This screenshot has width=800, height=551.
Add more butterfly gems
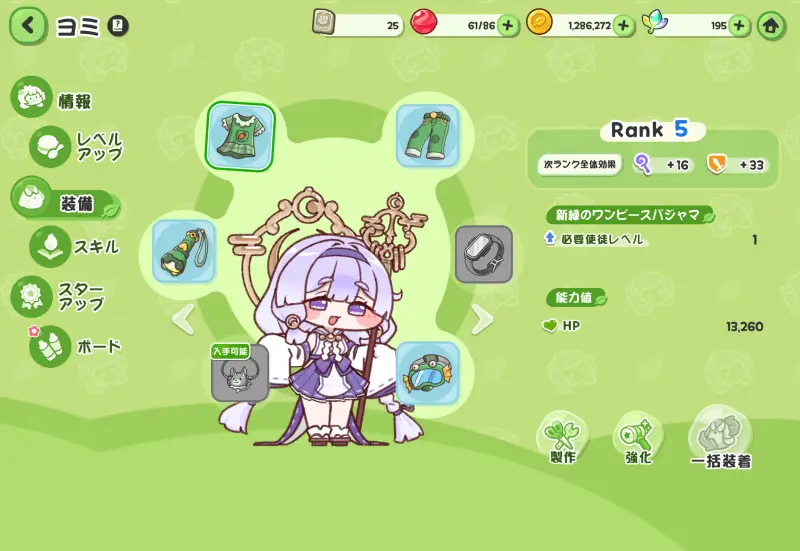coord(740,26)
